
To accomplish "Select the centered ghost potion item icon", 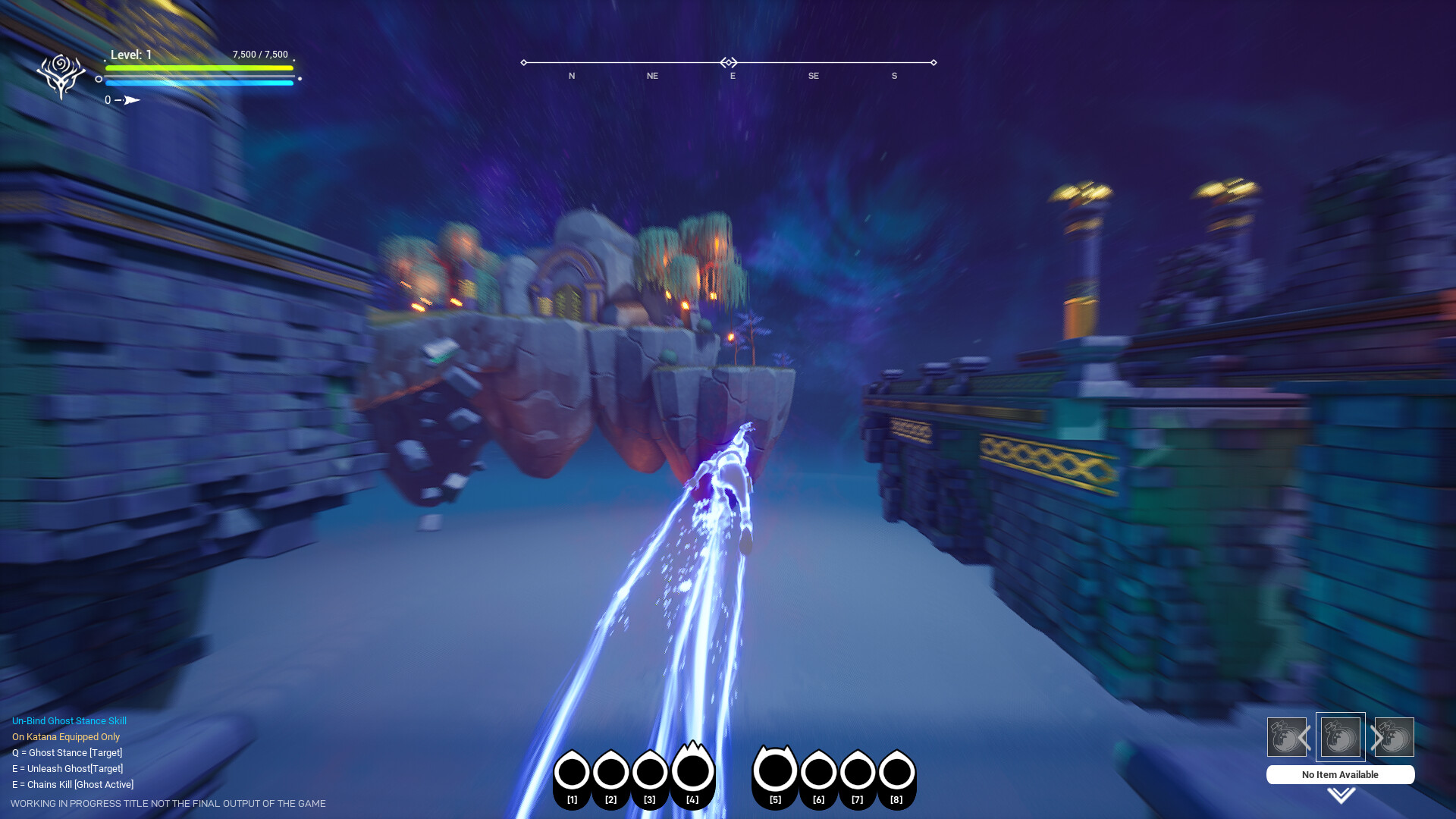I will coord(1340,736).
